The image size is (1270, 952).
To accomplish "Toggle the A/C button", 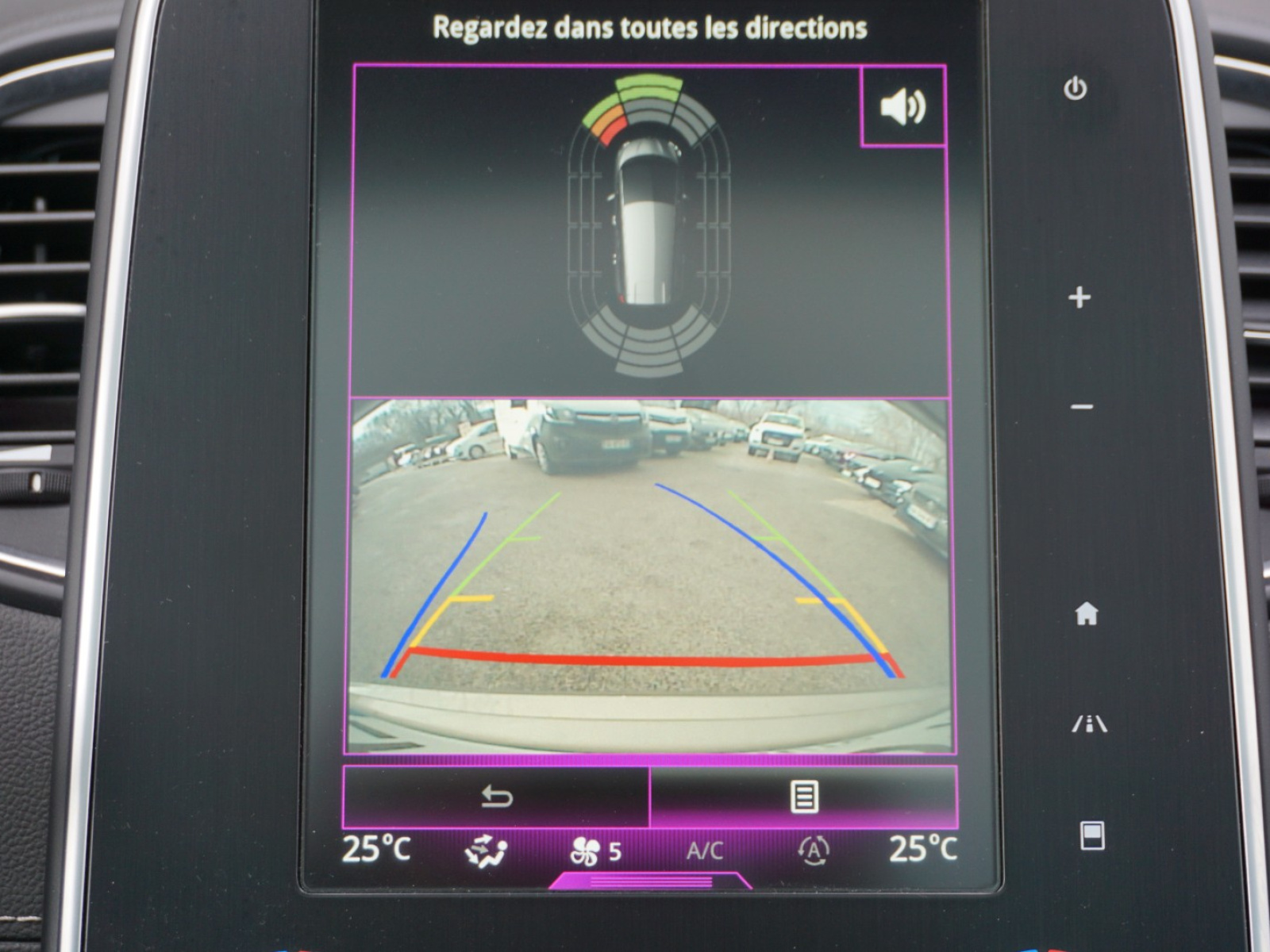I will [x=704, y=851].
